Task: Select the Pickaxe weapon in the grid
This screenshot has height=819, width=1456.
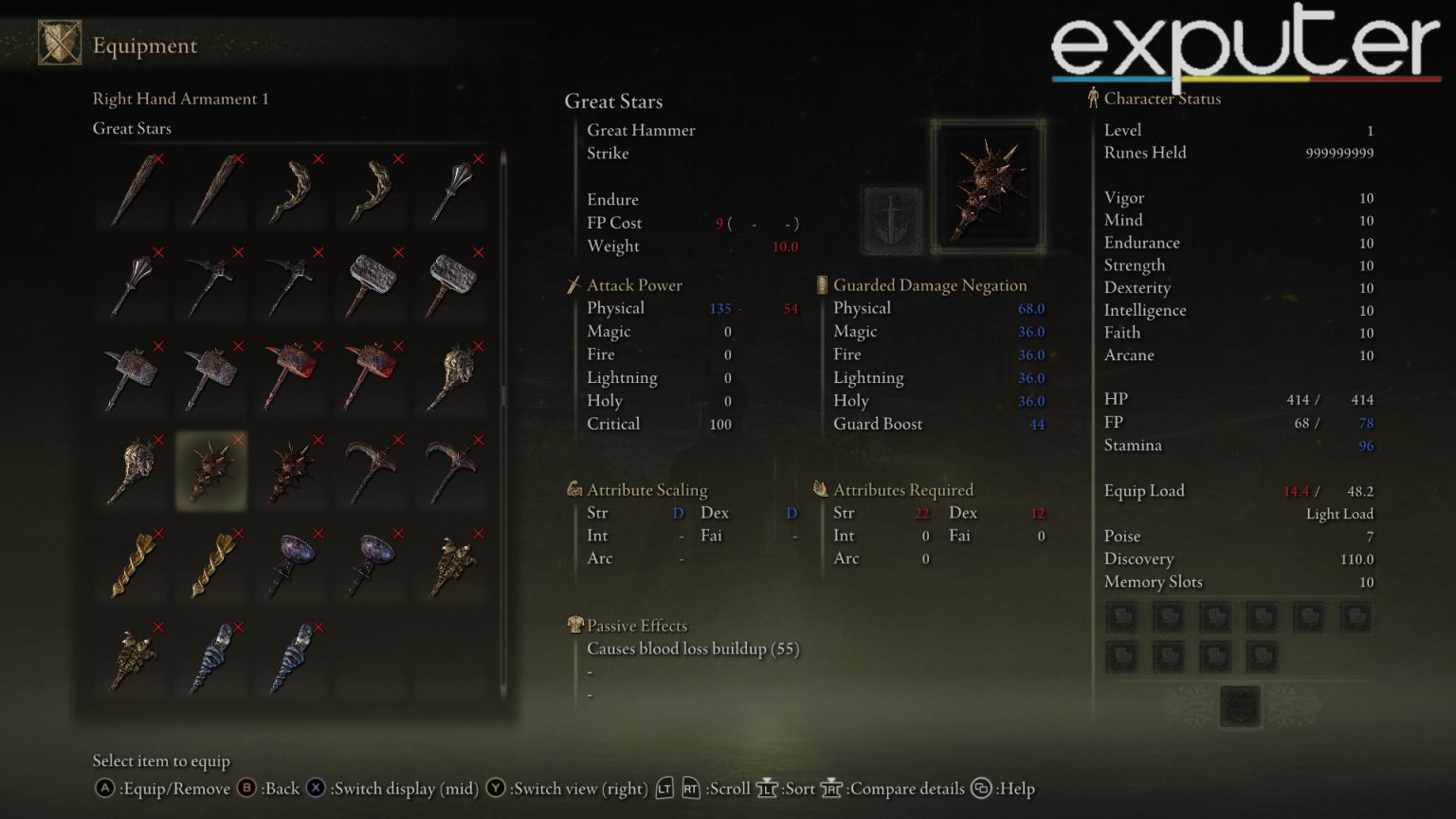Action: [372, 471]
